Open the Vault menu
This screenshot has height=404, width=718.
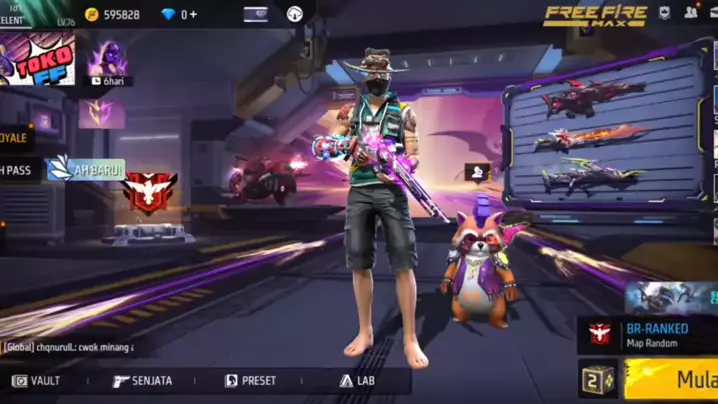tap(36, 381)
